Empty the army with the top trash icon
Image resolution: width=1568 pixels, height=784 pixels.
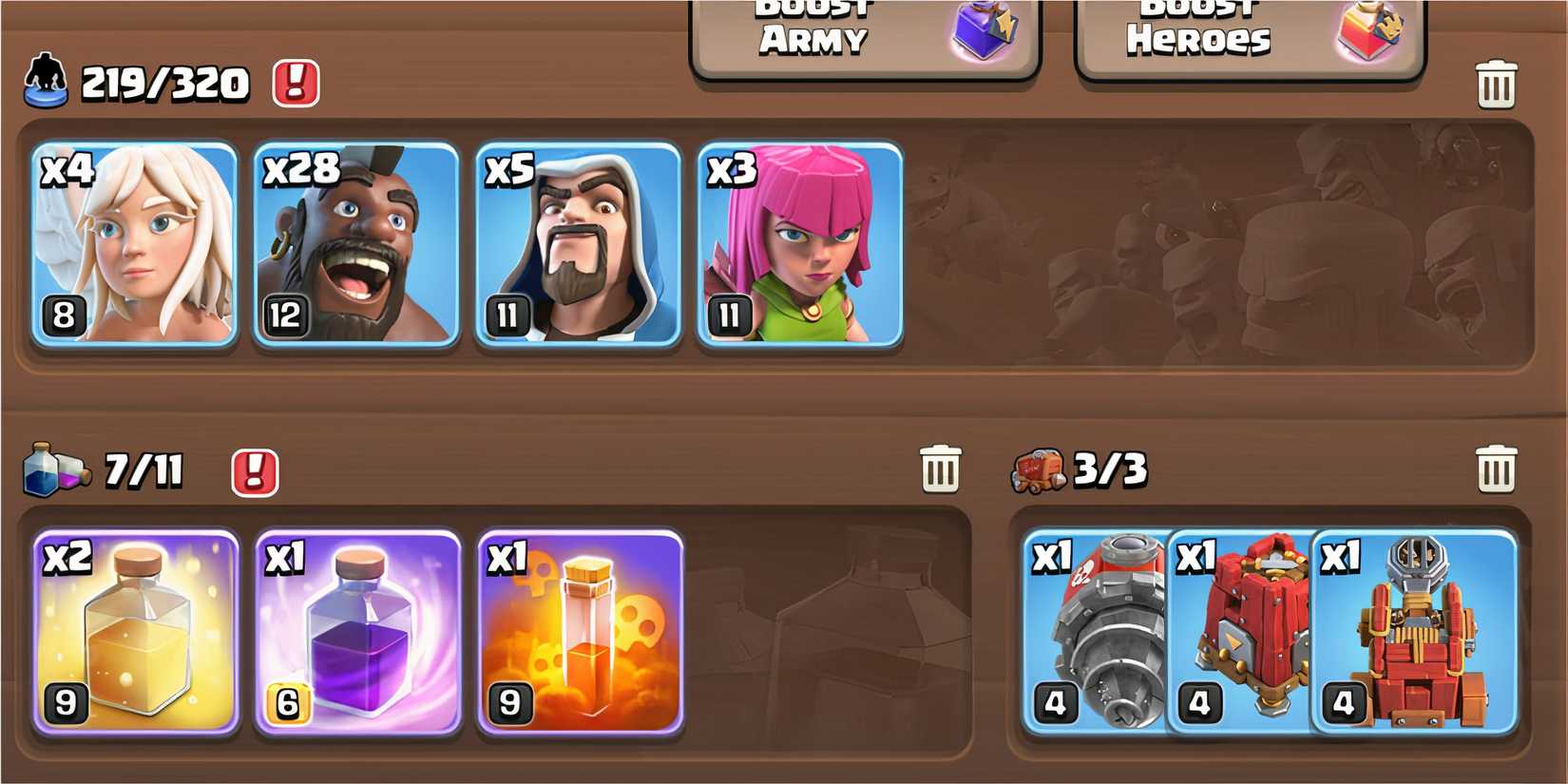[1498, 84]
